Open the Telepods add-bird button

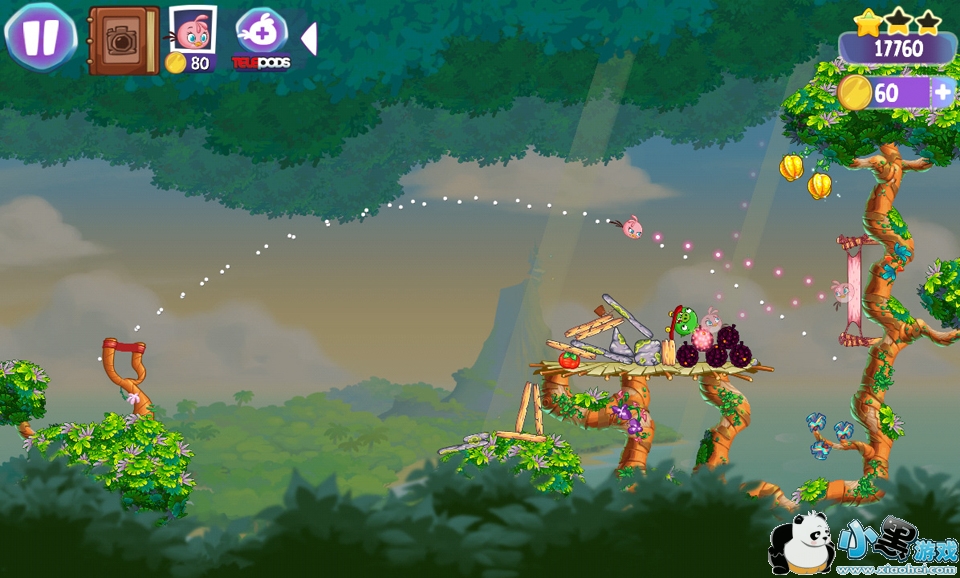point(262,32)
